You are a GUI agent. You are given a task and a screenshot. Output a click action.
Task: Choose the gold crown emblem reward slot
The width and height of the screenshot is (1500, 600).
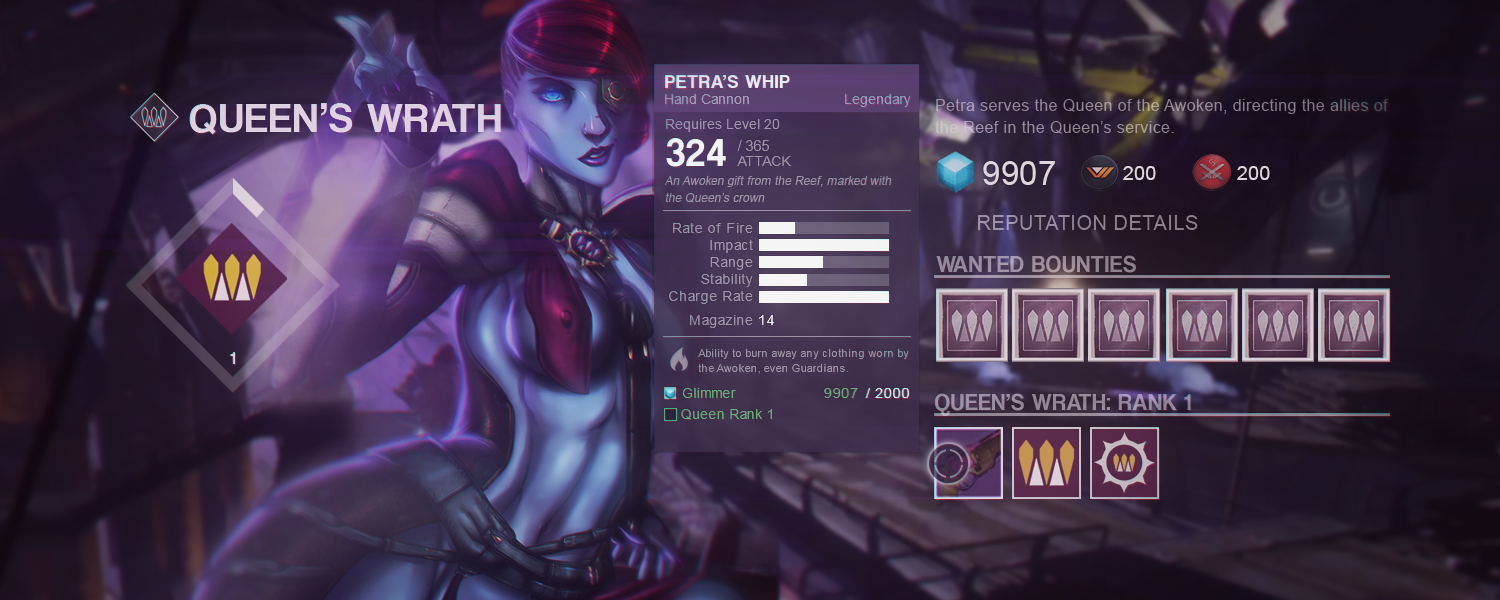click(x=1046, y=463)
